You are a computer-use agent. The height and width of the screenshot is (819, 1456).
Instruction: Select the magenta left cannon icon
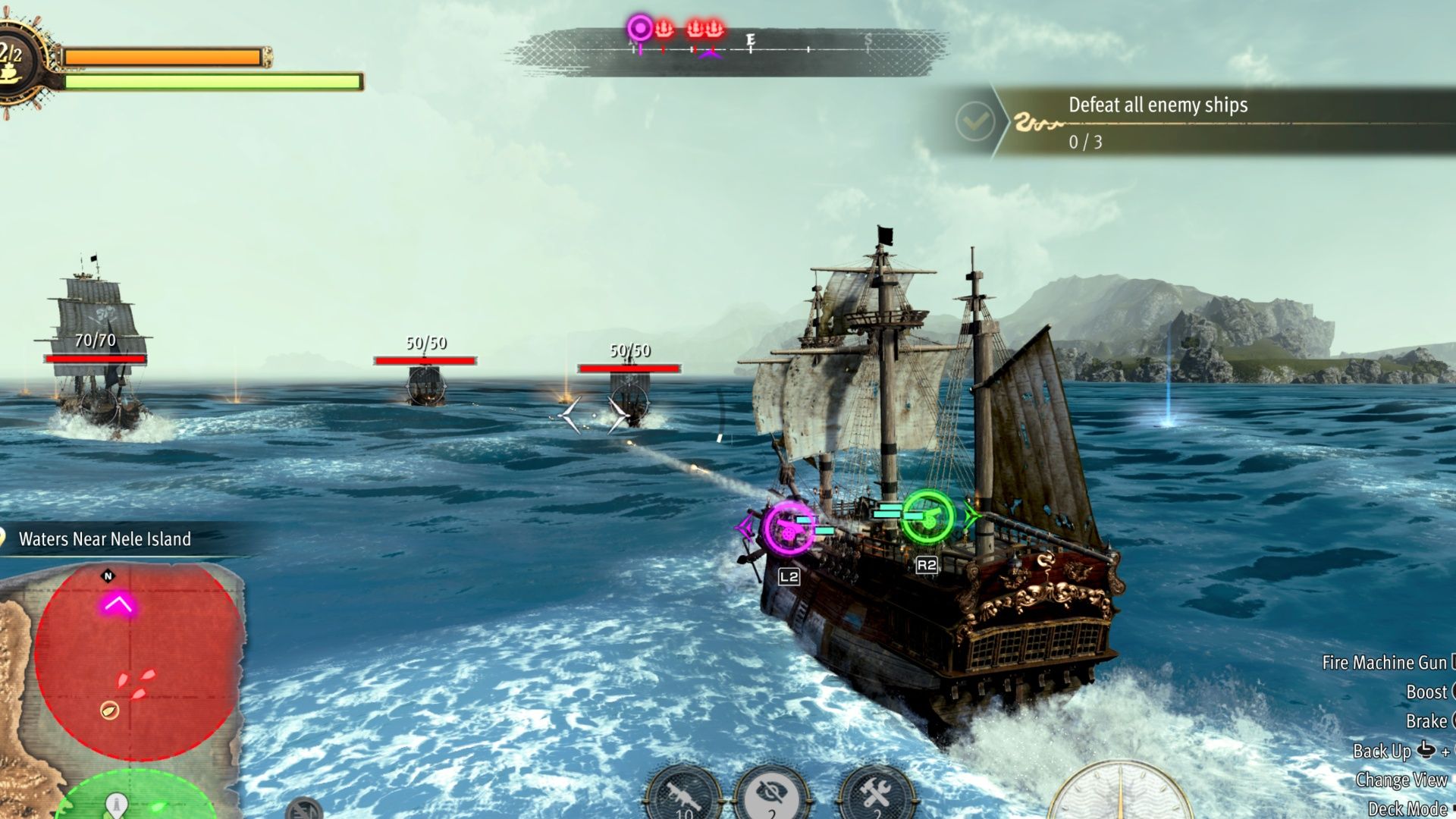[x=789, y=528]
